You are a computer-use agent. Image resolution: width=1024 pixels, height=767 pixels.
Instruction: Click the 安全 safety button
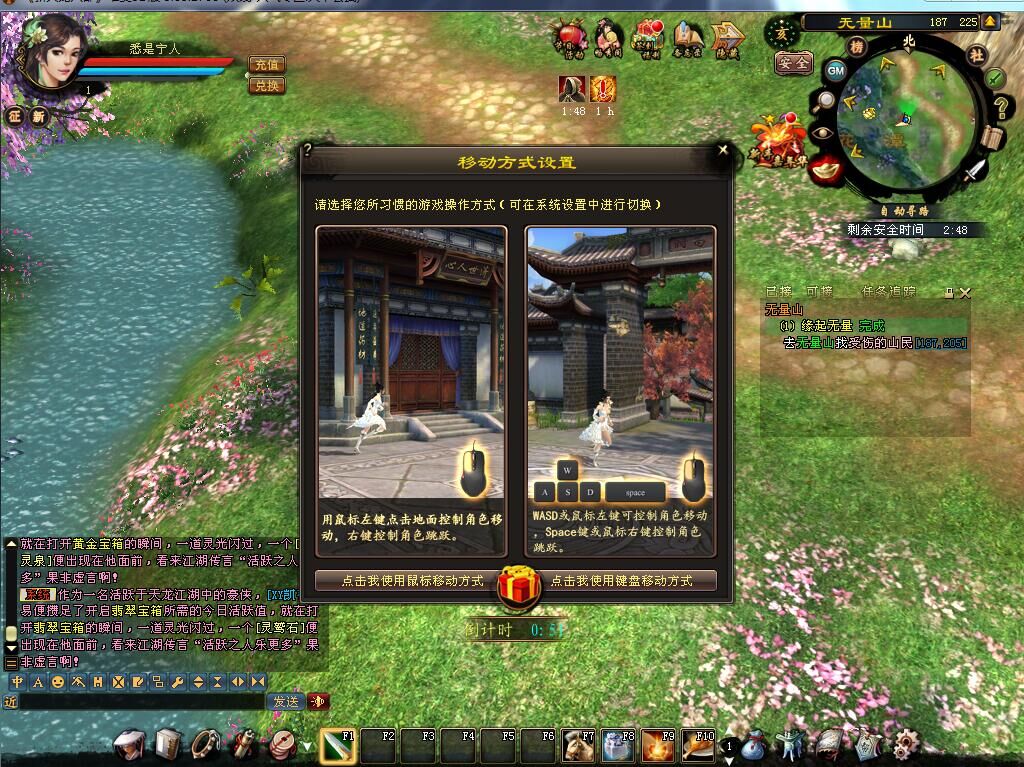coord(794,62)
